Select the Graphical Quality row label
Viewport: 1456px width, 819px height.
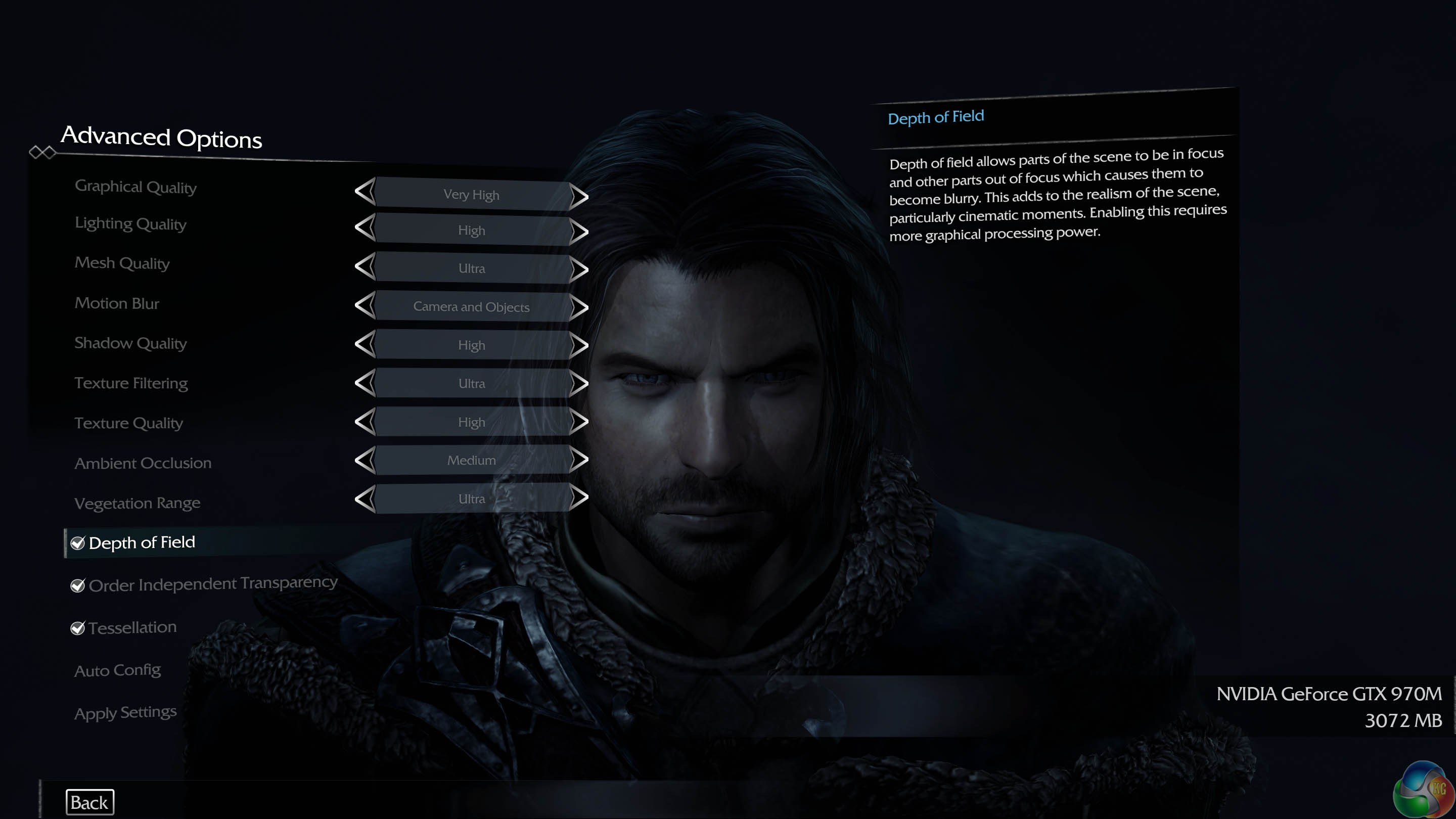click(x=135, y=187)
